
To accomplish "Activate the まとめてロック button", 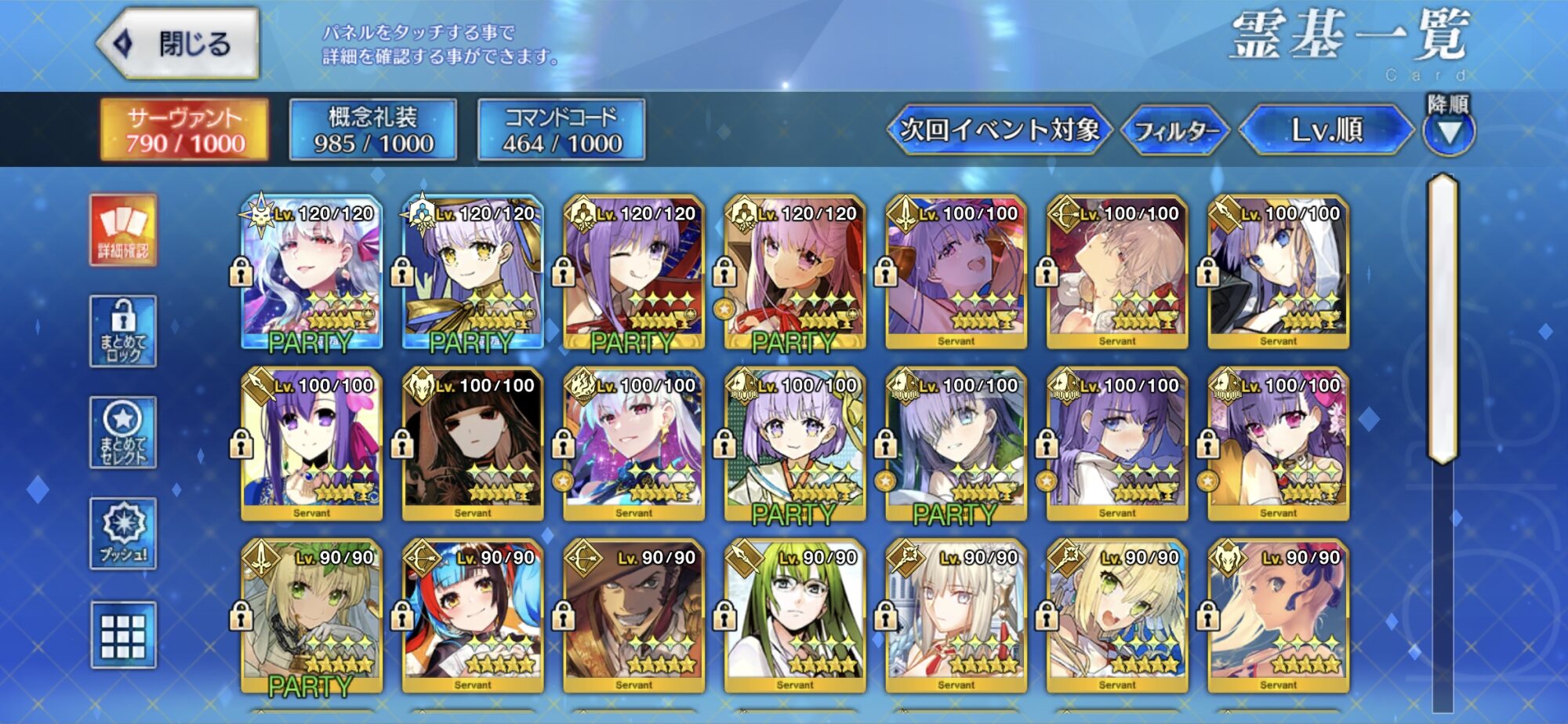I will (x=123, y=332).
